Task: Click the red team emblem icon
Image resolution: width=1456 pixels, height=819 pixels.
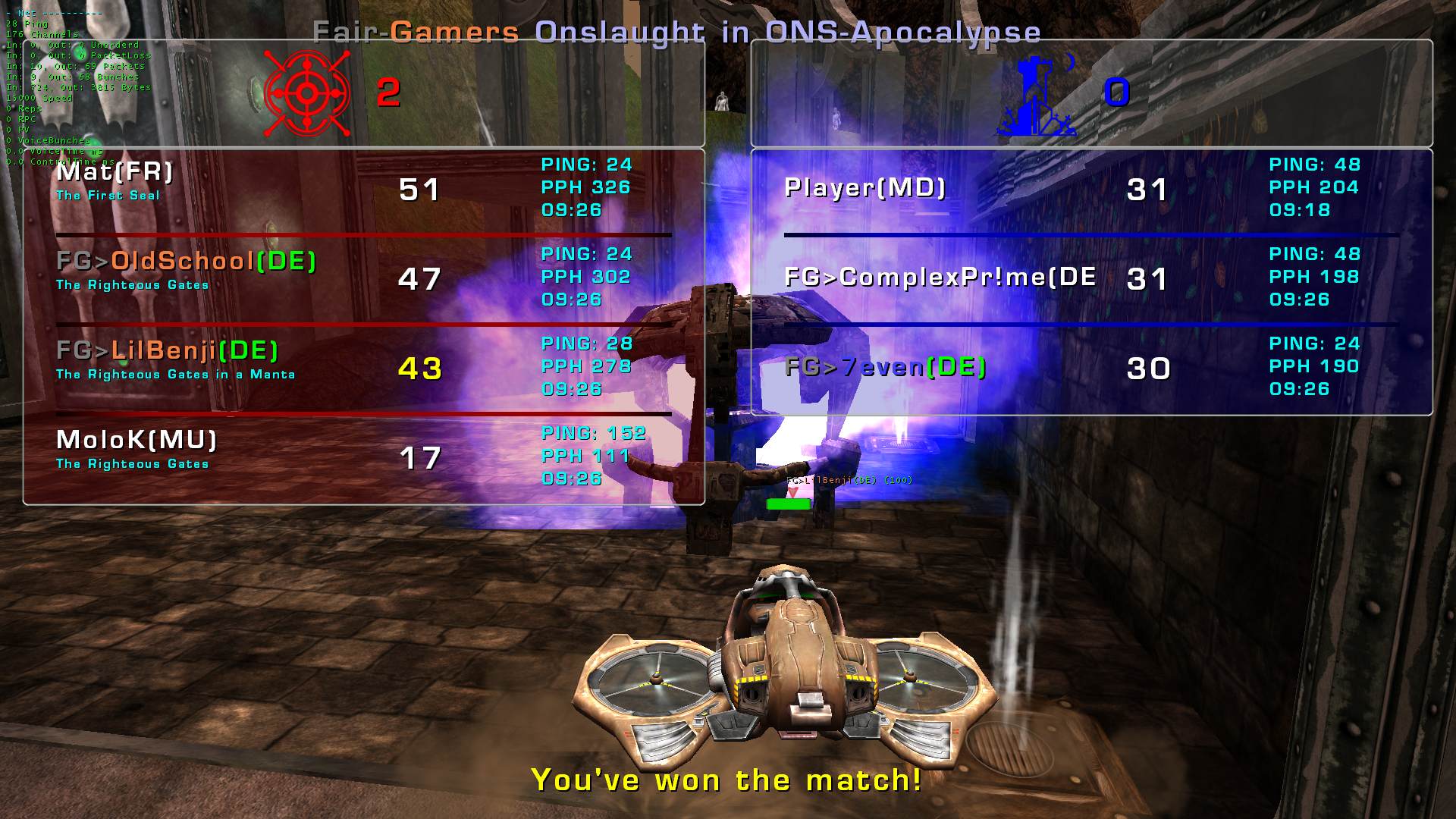Action: coord(306,93)
